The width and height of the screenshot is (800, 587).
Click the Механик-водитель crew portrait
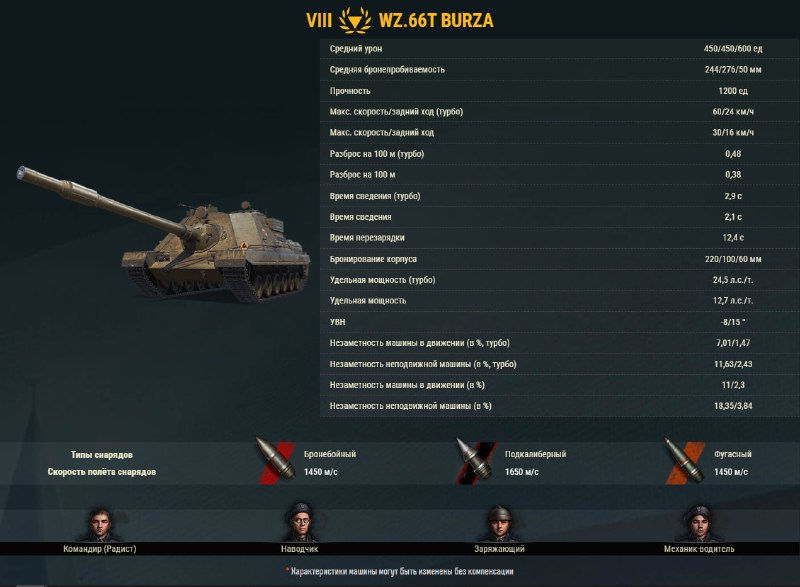coord(699,523)
